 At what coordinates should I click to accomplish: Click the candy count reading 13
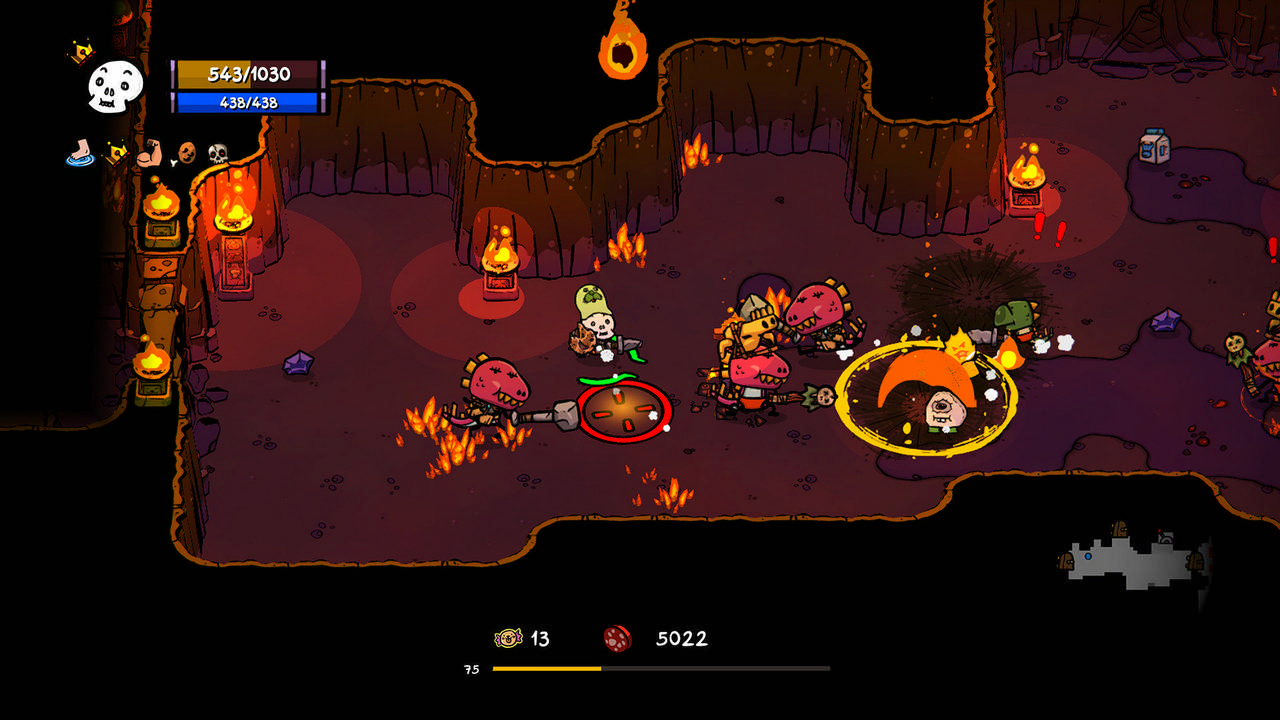[x=536, y=638]
